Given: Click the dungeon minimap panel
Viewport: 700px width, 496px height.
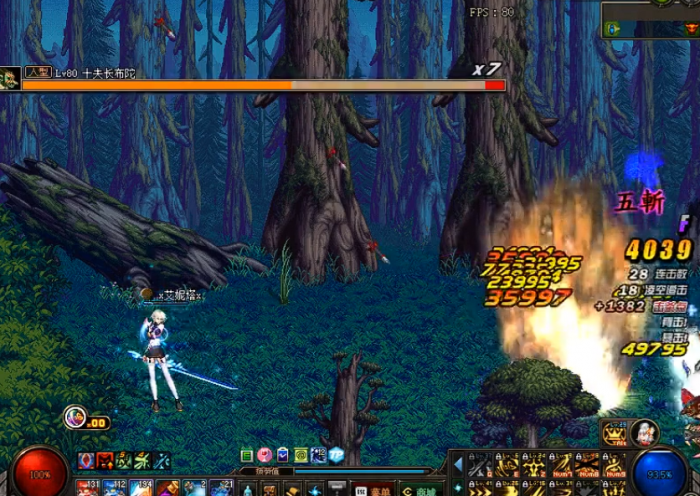Looking at the screenshot, I should pos(650,19).
